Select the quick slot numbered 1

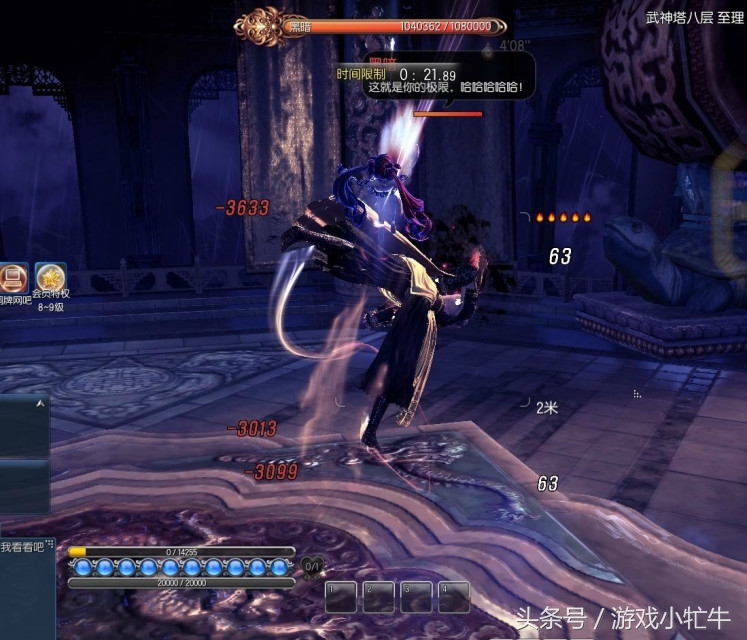point(341,597)
